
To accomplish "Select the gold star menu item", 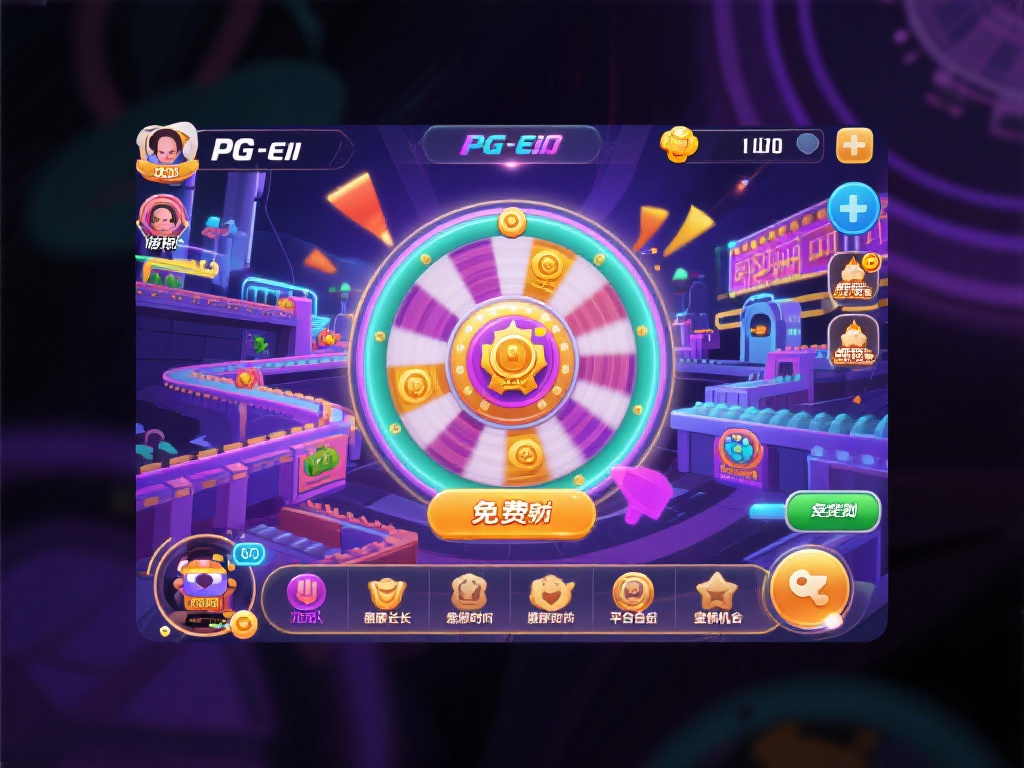I will [x=717, y=598].
